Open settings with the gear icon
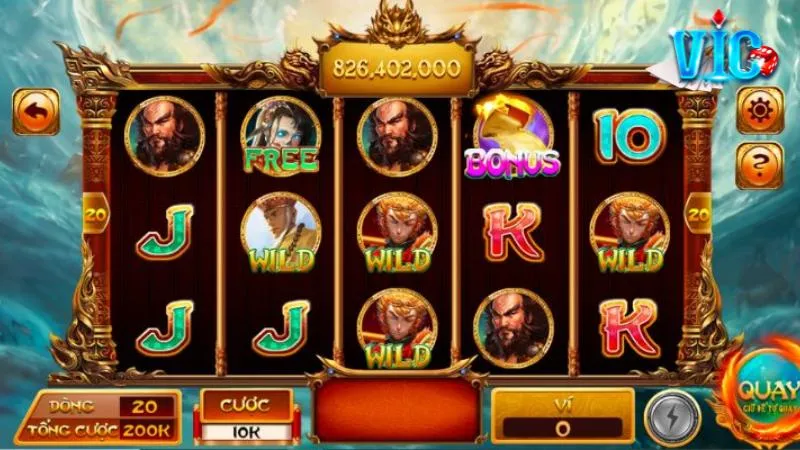800x450 pixels. pos(759,110)
